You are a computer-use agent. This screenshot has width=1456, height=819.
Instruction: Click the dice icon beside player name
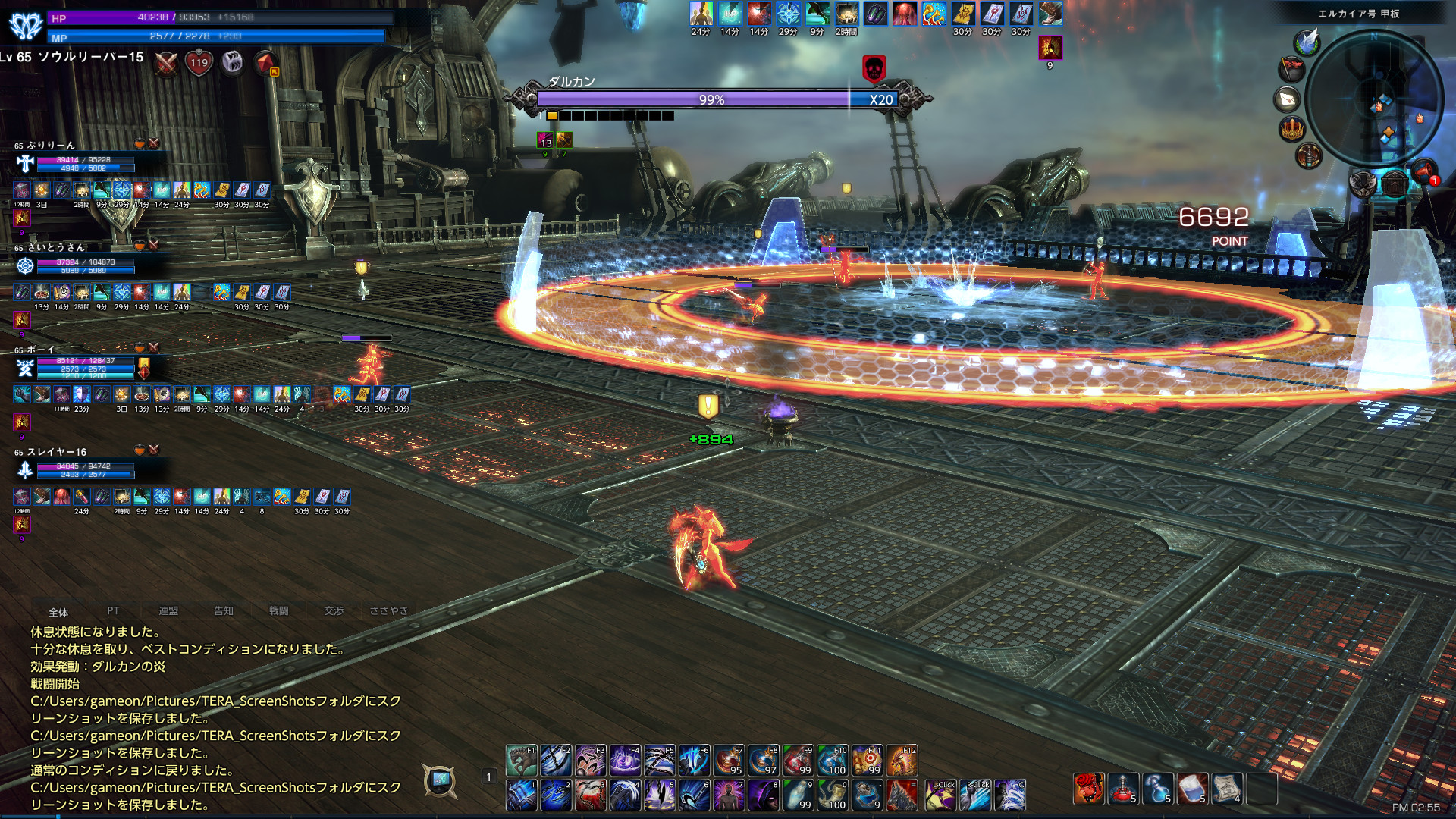[x=232, y=61]
